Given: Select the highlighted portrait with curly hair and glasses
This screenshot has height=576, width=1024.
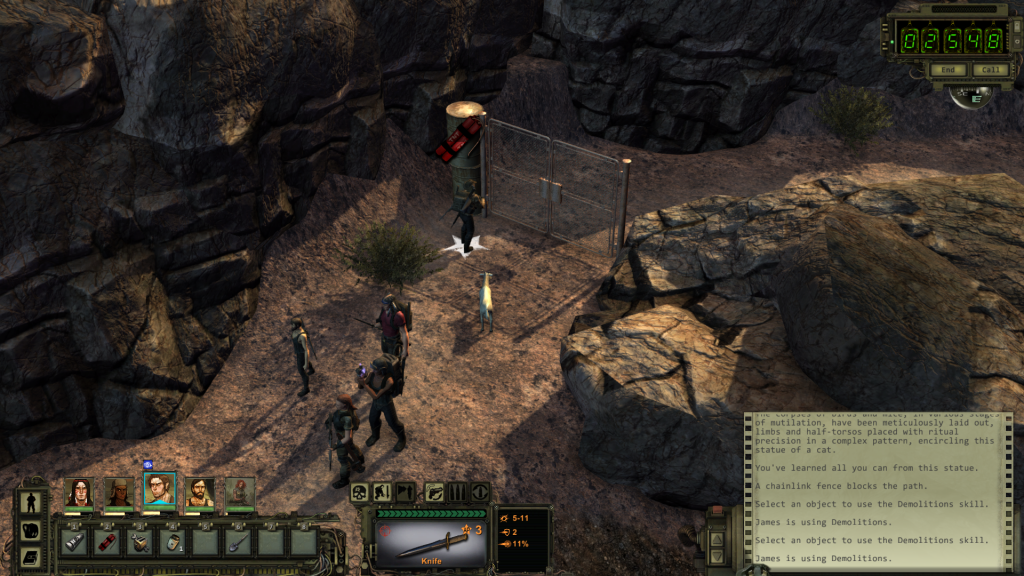Looking at the screenshot, I should point(159,489).
